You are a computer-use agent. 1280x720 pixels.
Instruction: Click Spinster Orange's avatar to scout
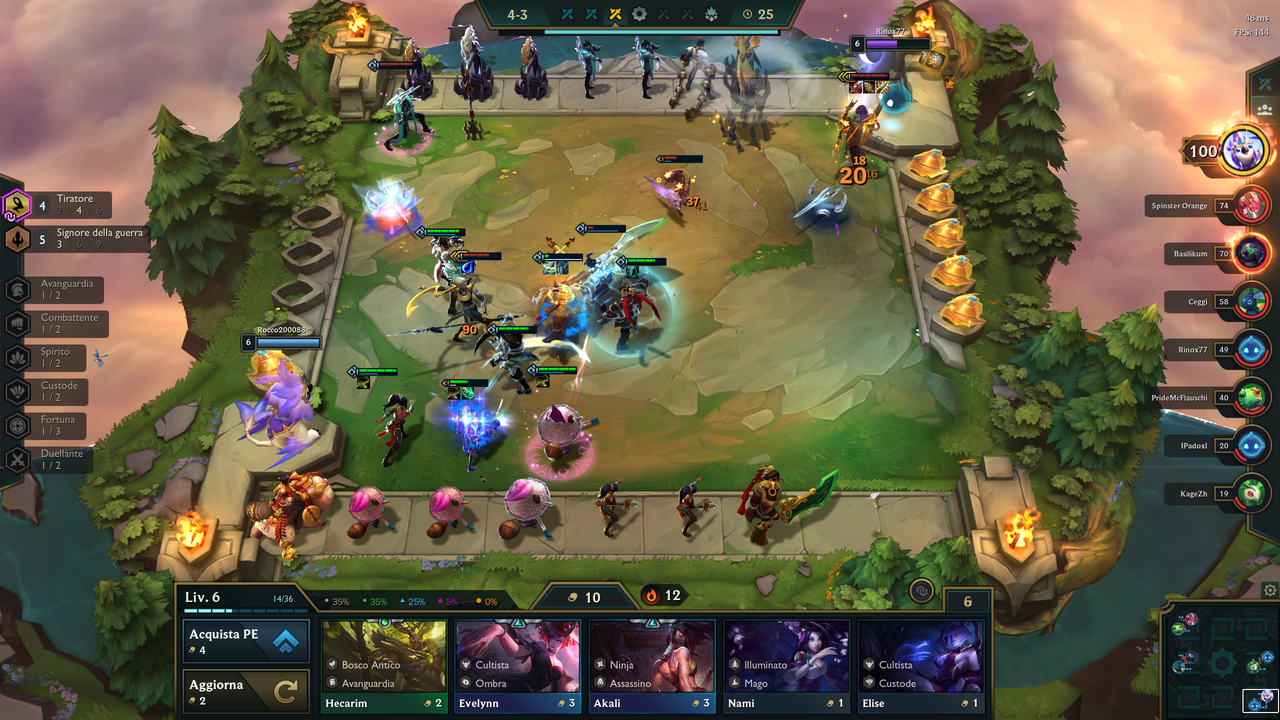pos(1251,205)
